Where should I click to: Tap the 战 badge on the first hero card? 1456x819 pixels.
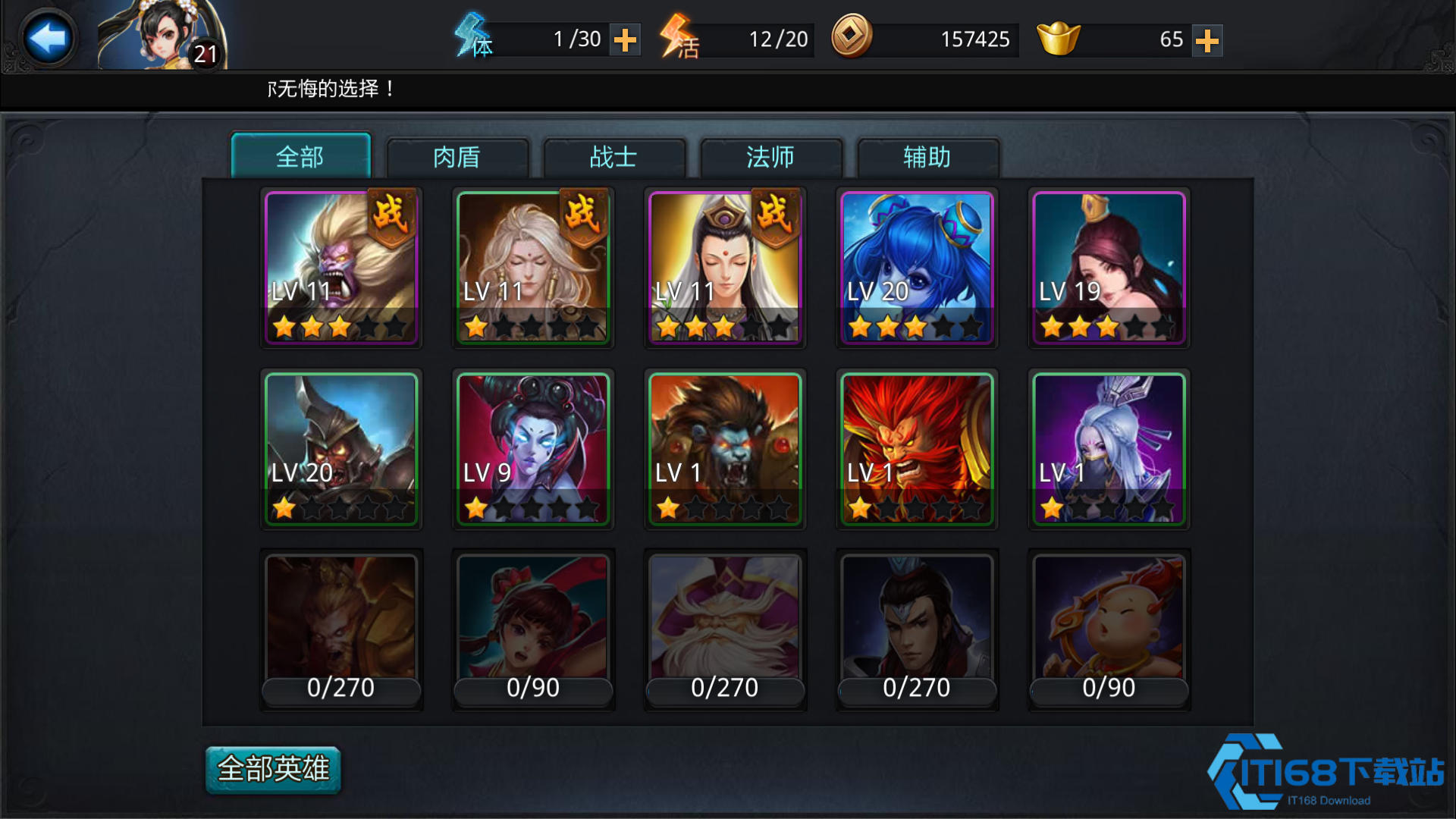tap(392, 215)
